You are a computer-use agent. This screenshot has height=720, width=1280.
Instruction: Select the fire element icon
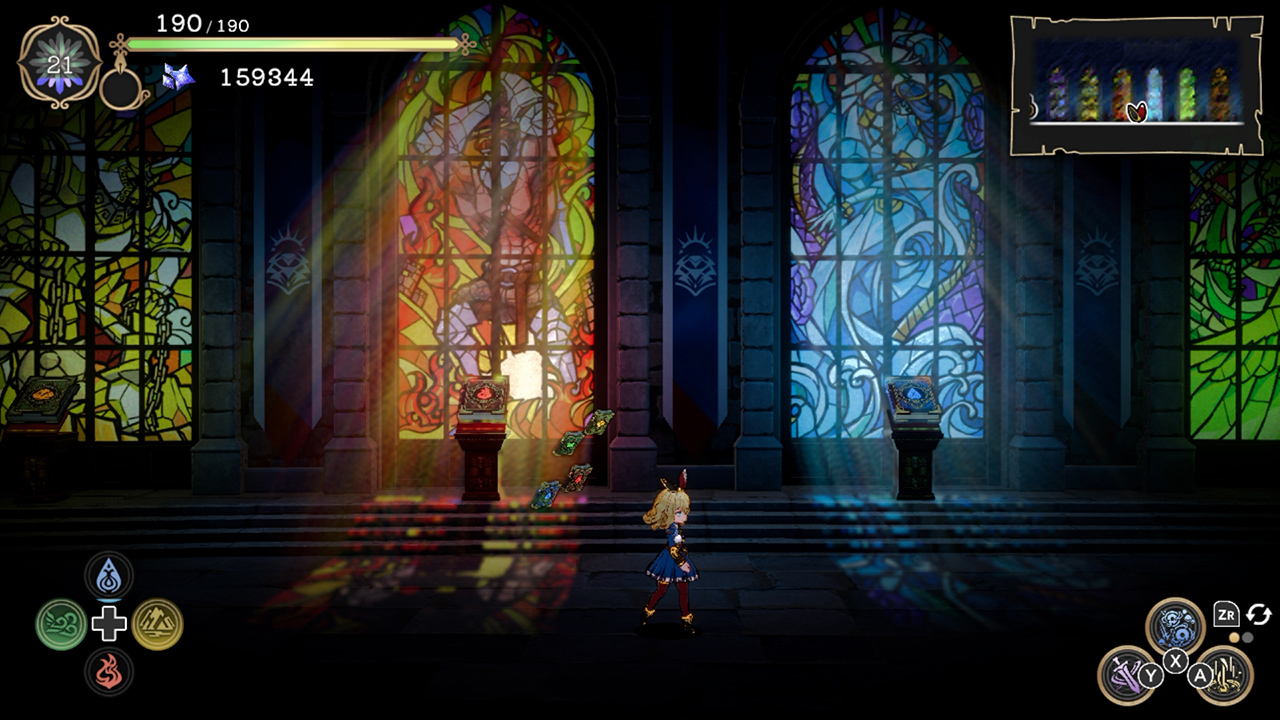pyautogui.click(x=110, y=673)
